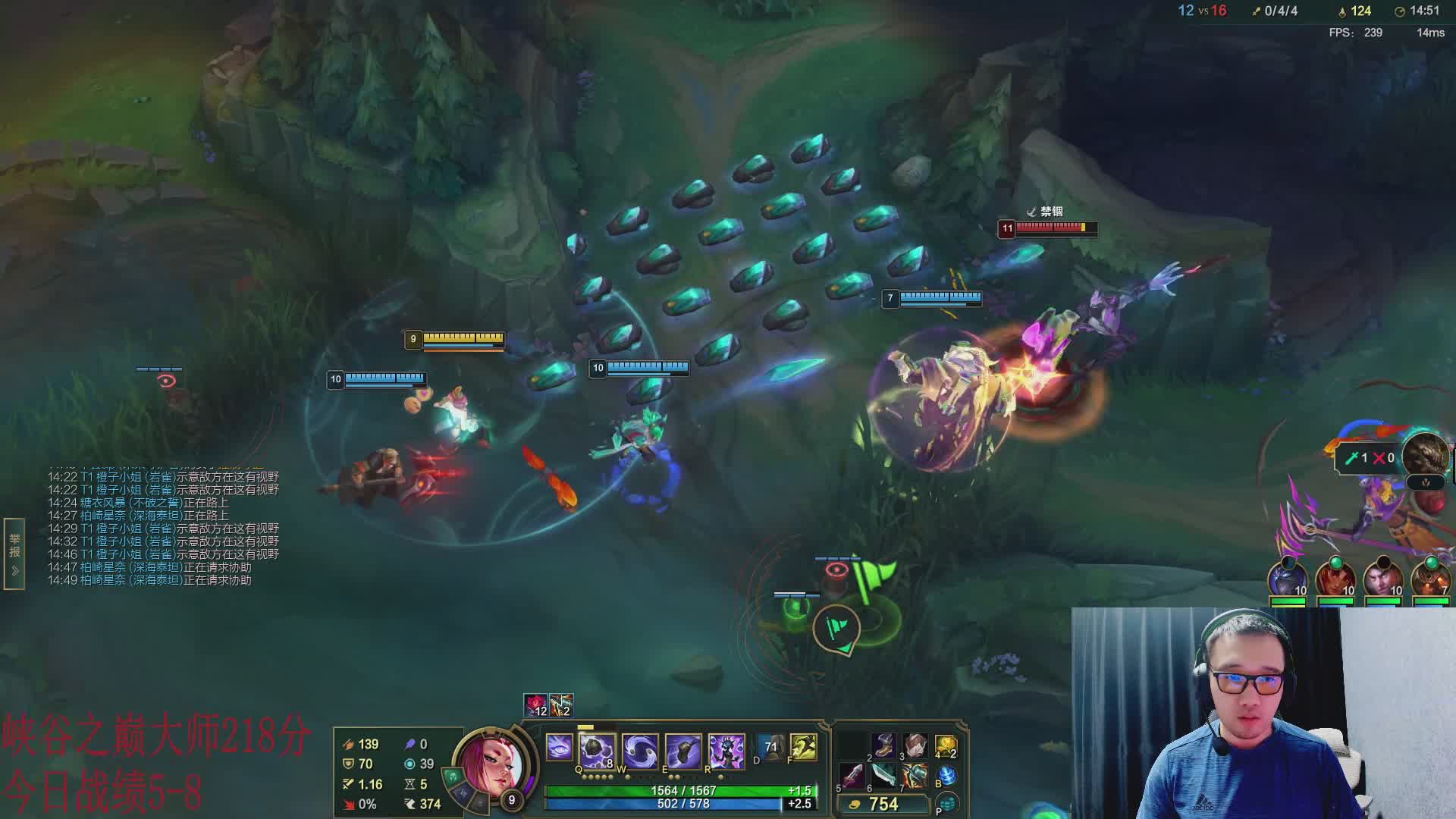The height and width of the screenshot is (819, 1456).
Task: Open the 举报 report side tab
Action: (x=14, y=554)
